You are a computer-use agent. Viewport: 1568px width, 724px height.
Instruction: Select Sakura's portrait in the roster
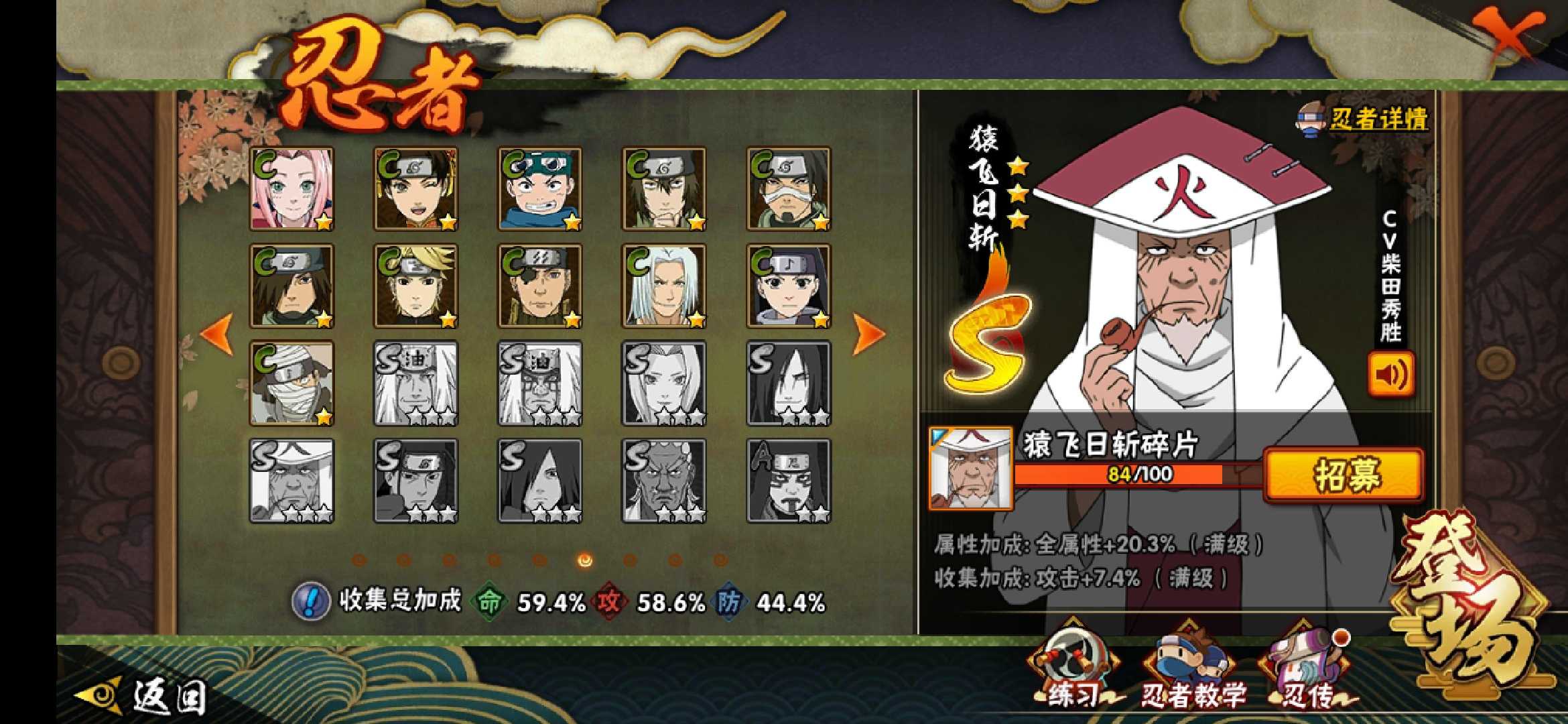[291, 189]
